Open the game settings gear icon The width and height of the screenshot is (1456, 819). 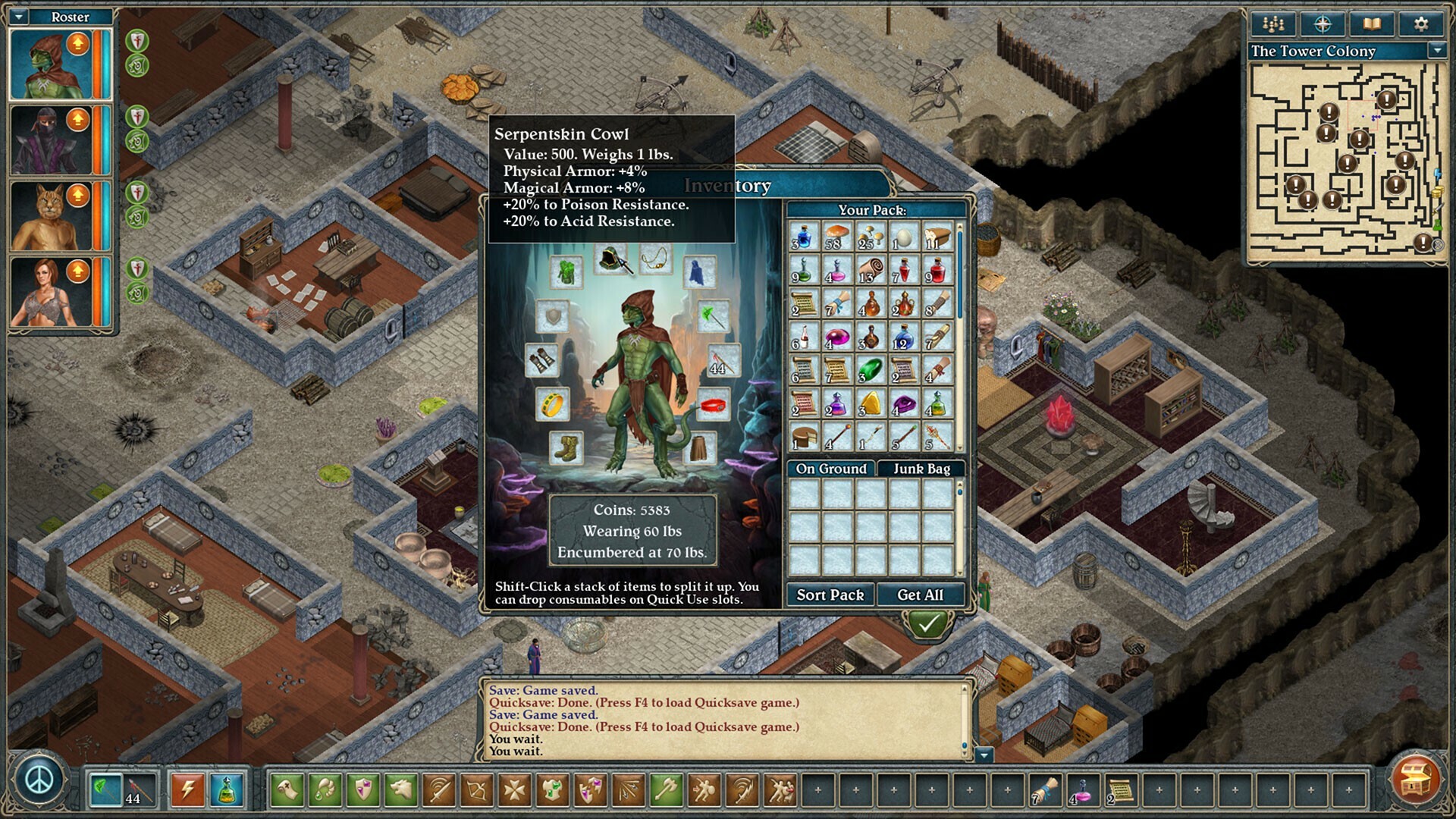click(1420, 24)
